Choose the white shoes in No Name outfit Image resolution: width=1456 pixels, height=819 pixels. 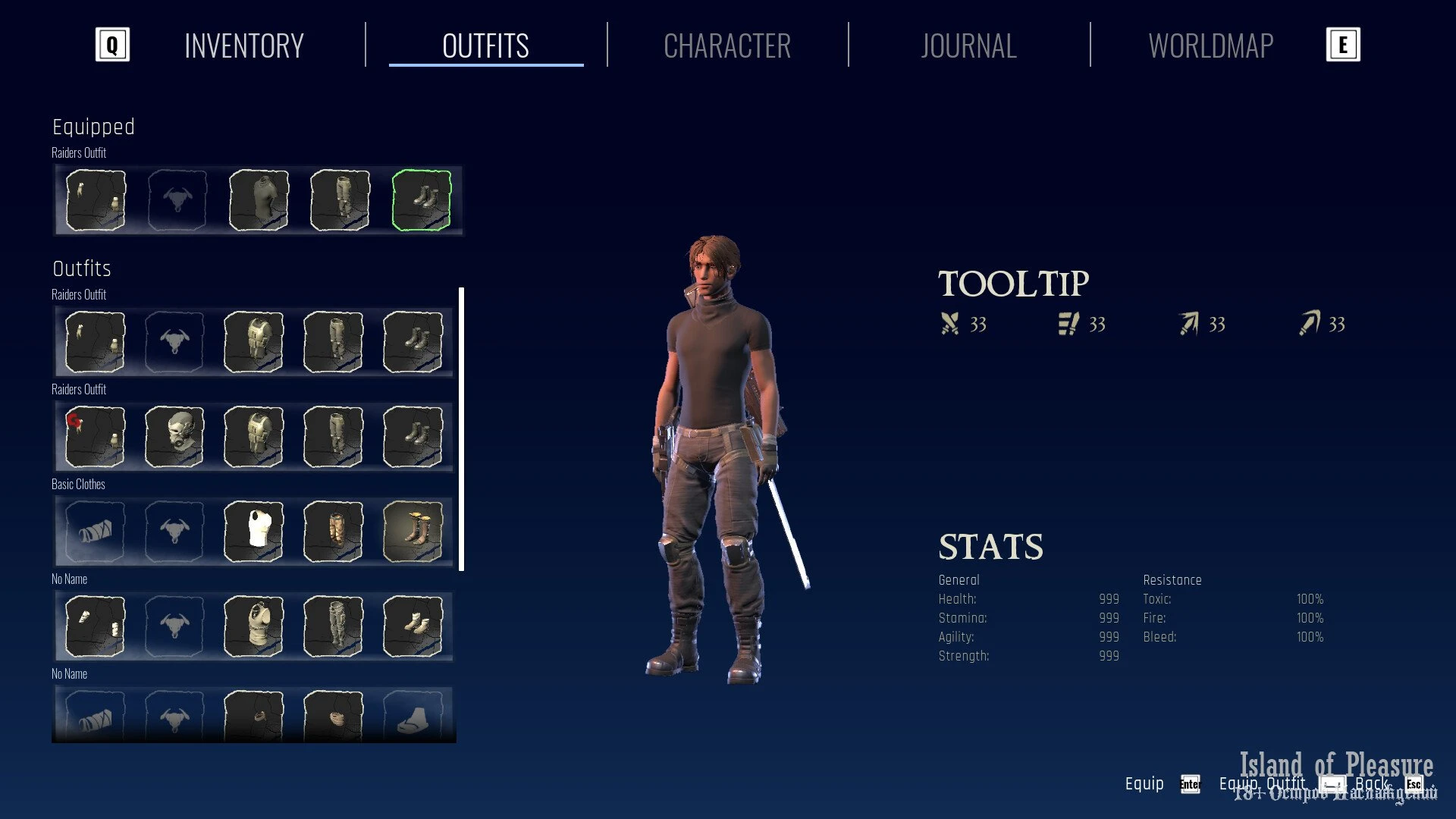coord(413,626)
